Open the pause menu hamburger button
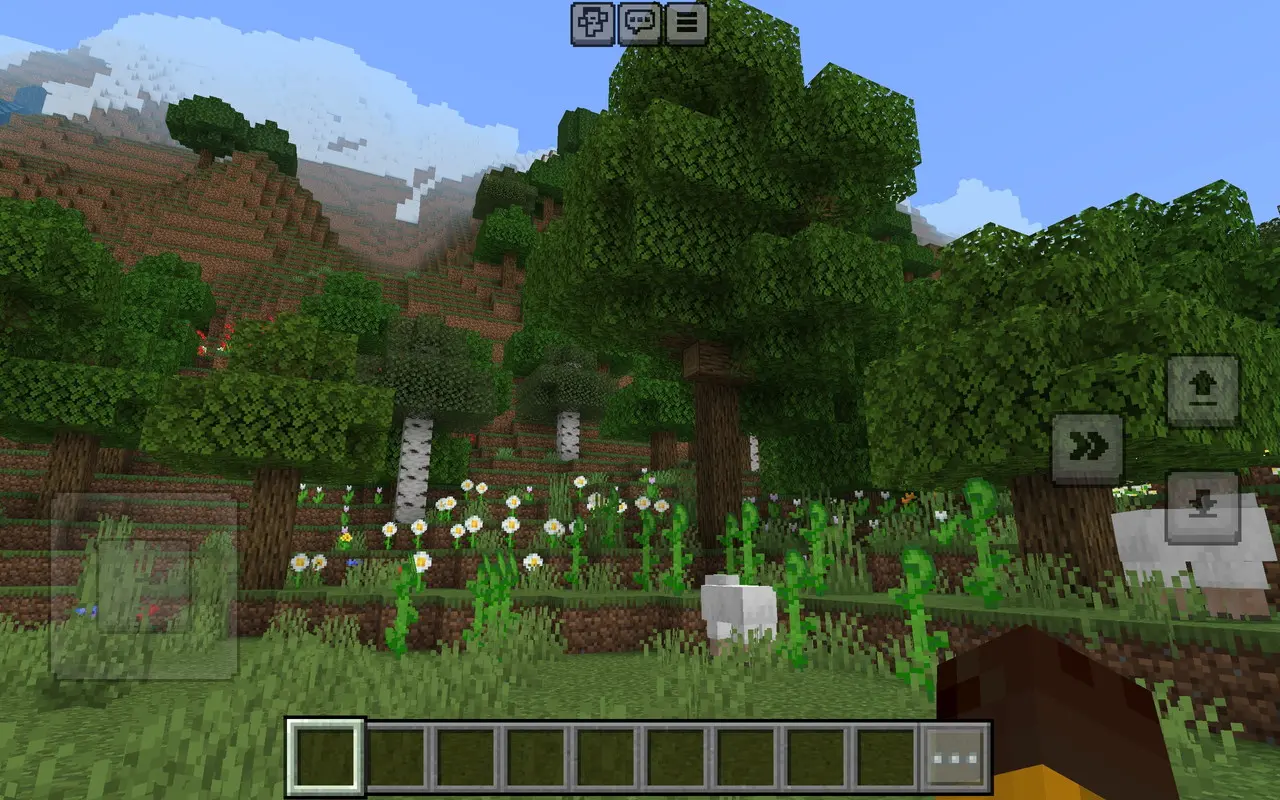The image size is (1280, 800). (x=686, y=24)
